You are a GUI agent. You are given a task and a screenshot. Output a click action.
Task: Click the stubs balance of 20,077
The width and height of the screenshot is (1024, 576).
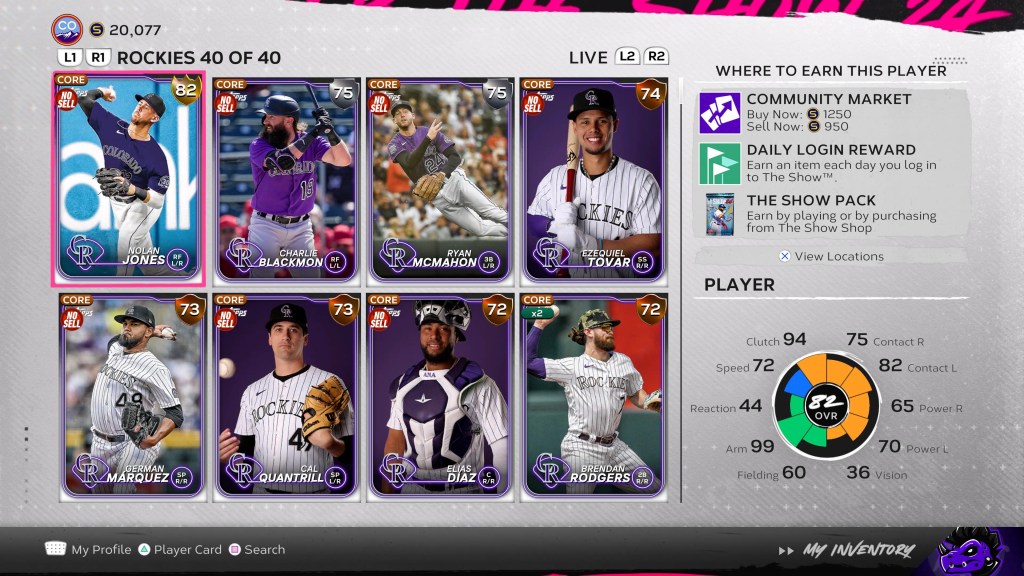click(x=125, y=30)
